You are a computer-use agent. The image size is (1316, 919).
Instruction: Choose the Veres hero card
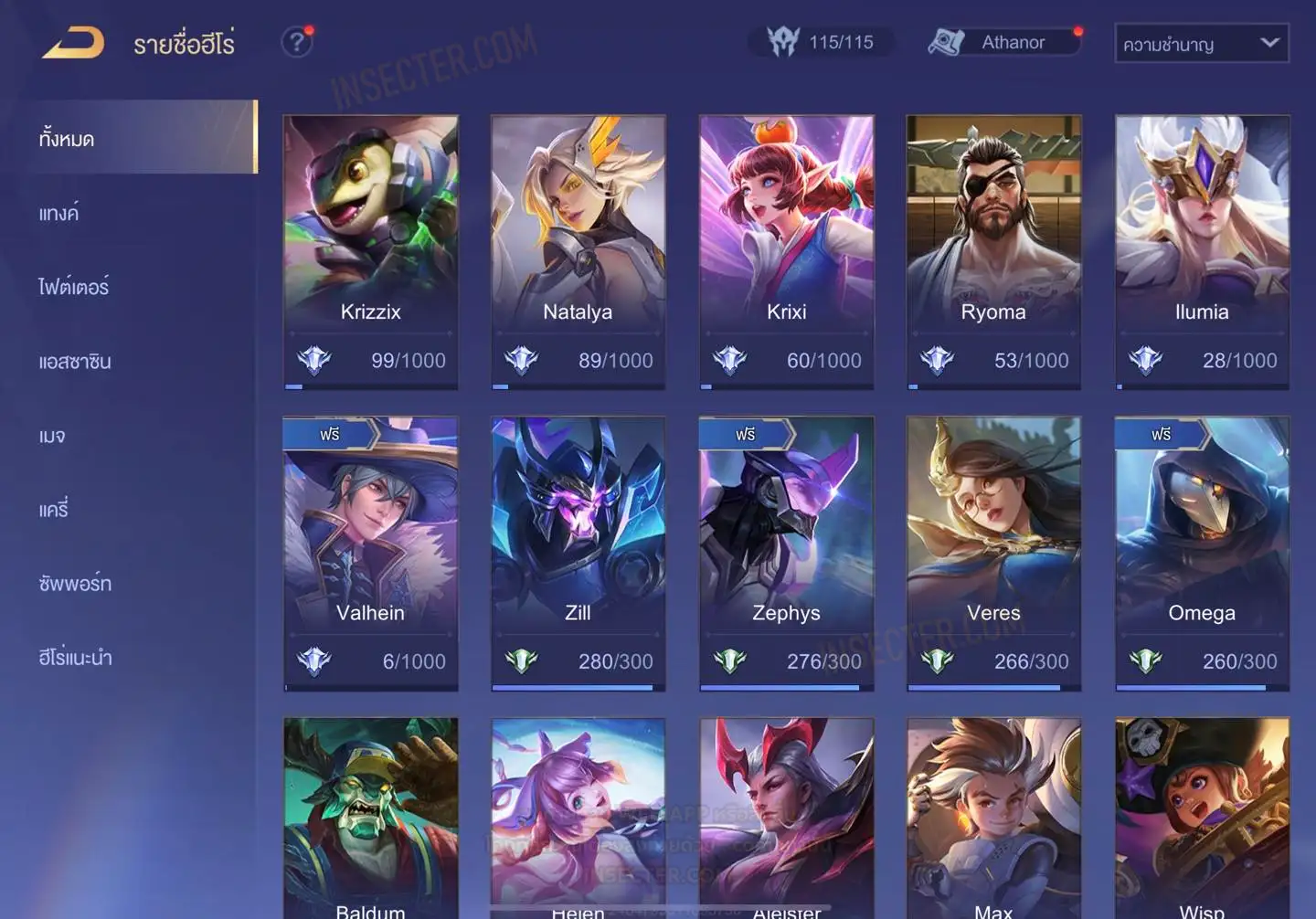(993, 553)
